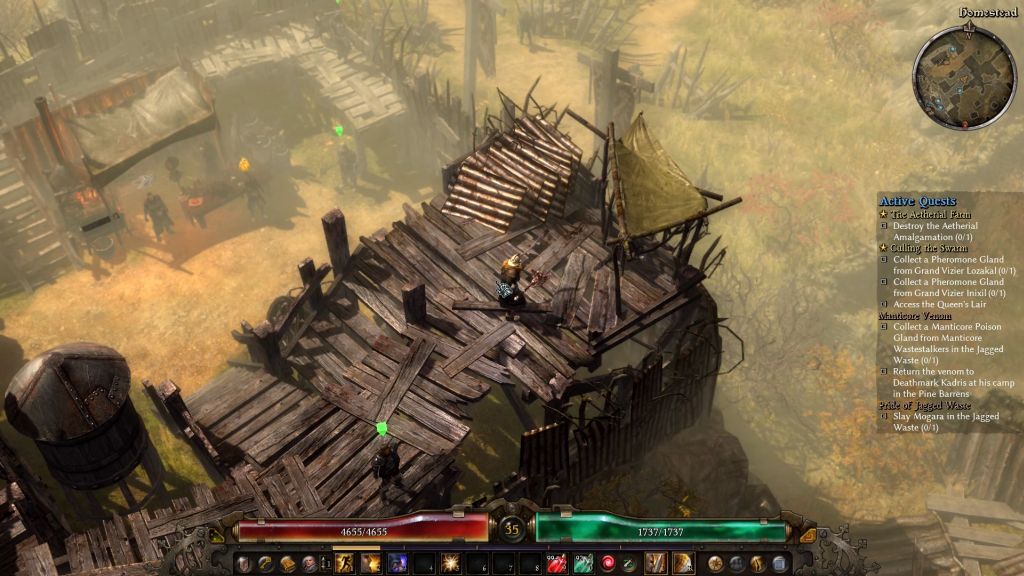Activate the white starburst skill

click(449, 564)
